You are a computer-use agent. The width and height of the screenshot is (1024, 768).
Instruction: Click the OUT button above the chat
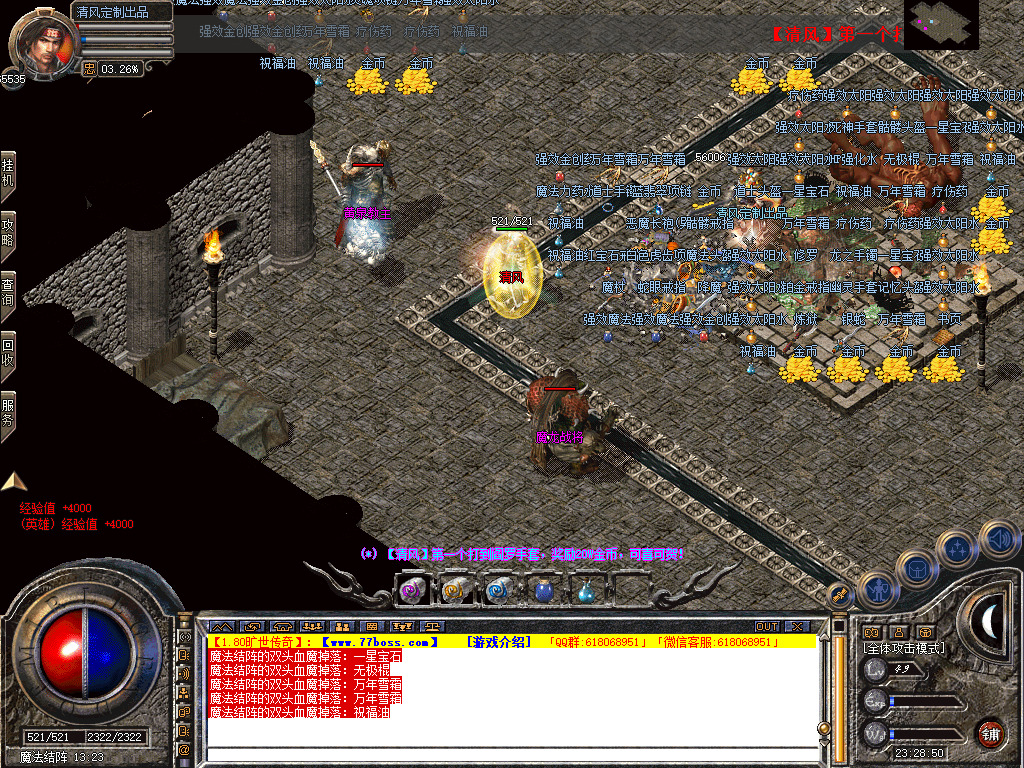(x=766, y=626)
